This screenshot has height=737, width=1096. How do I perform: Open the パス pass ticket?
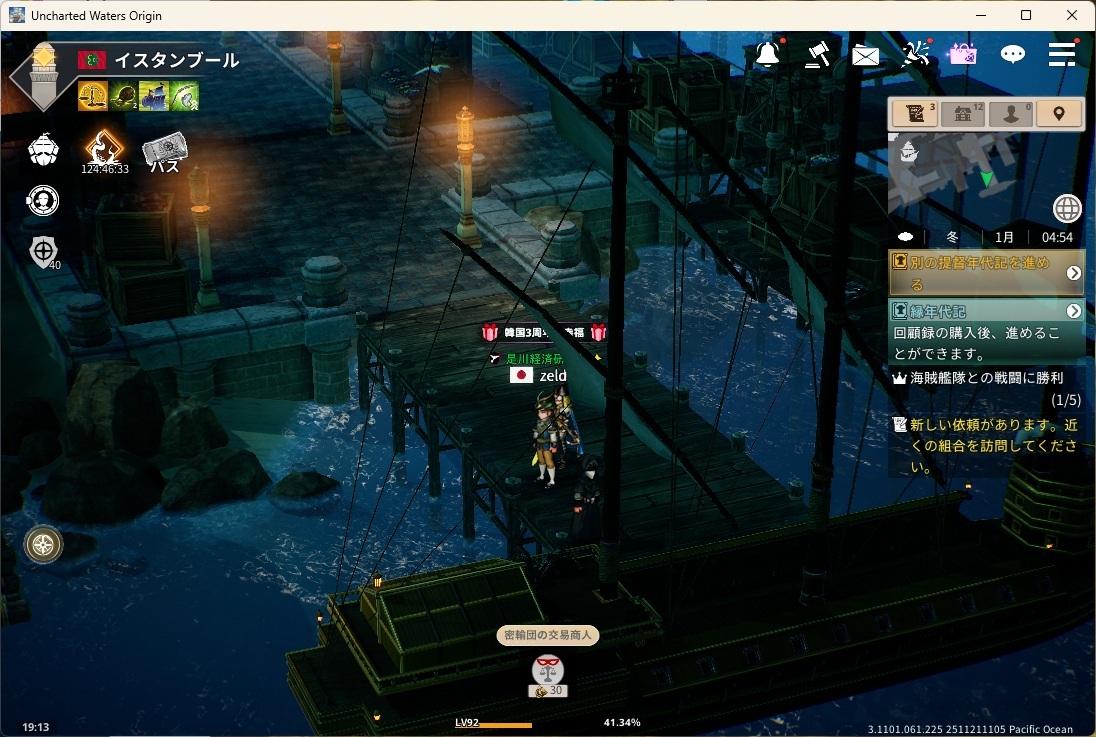(164, 152)
